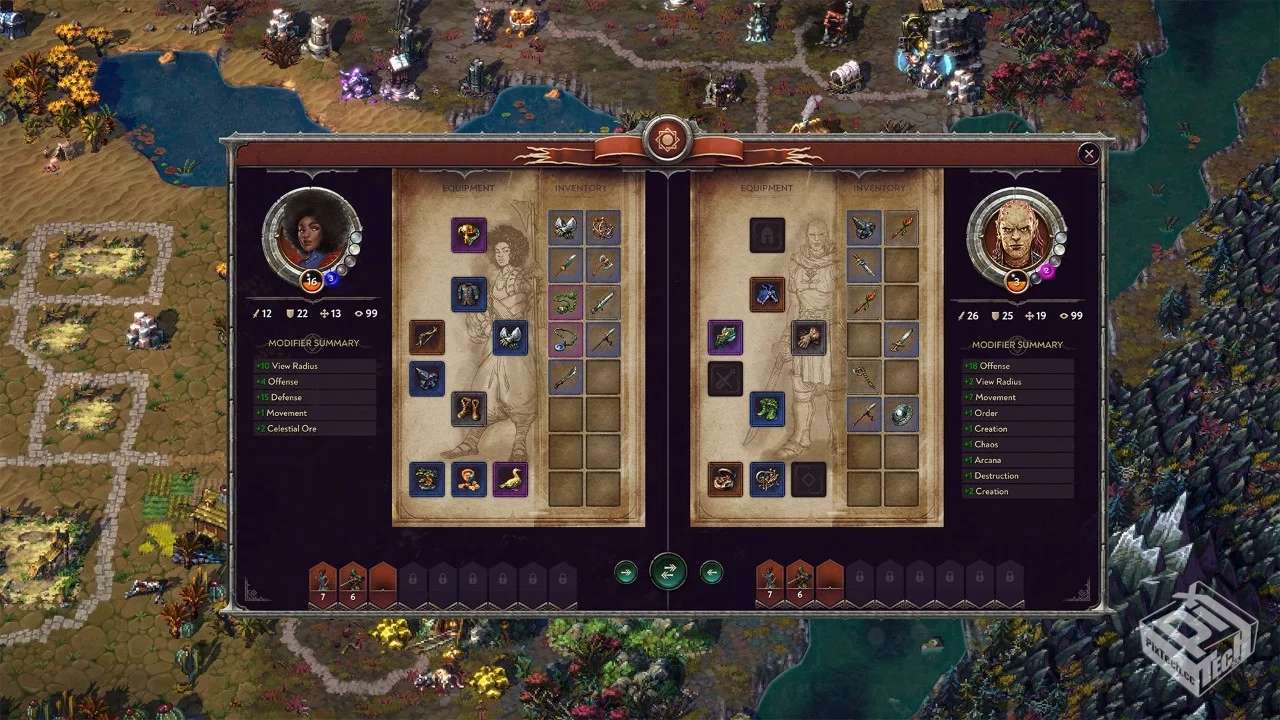Select the right hero's empty helmet slot
This screenshot has width=1280, height=720.
pos(767,235)
